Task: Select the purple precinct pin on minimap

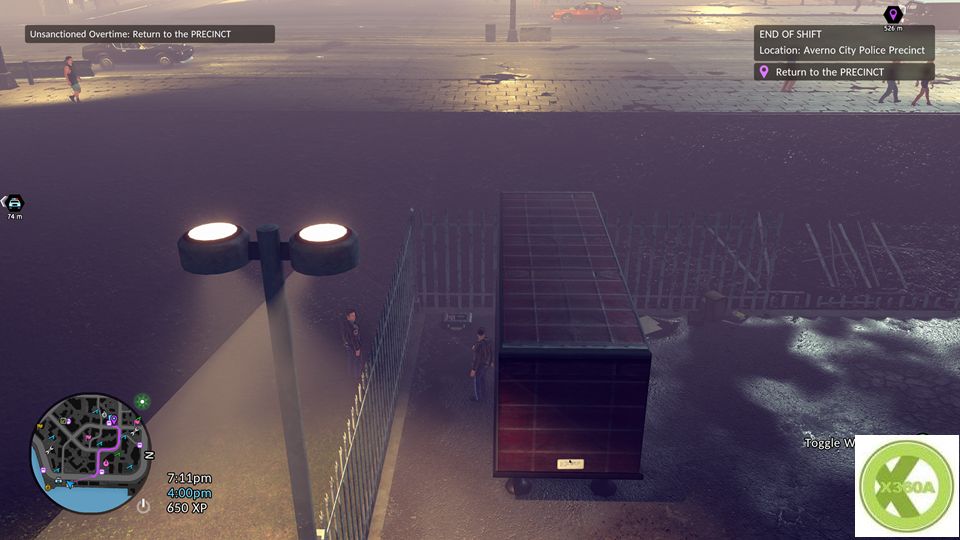Action: (x=113, y=420)
